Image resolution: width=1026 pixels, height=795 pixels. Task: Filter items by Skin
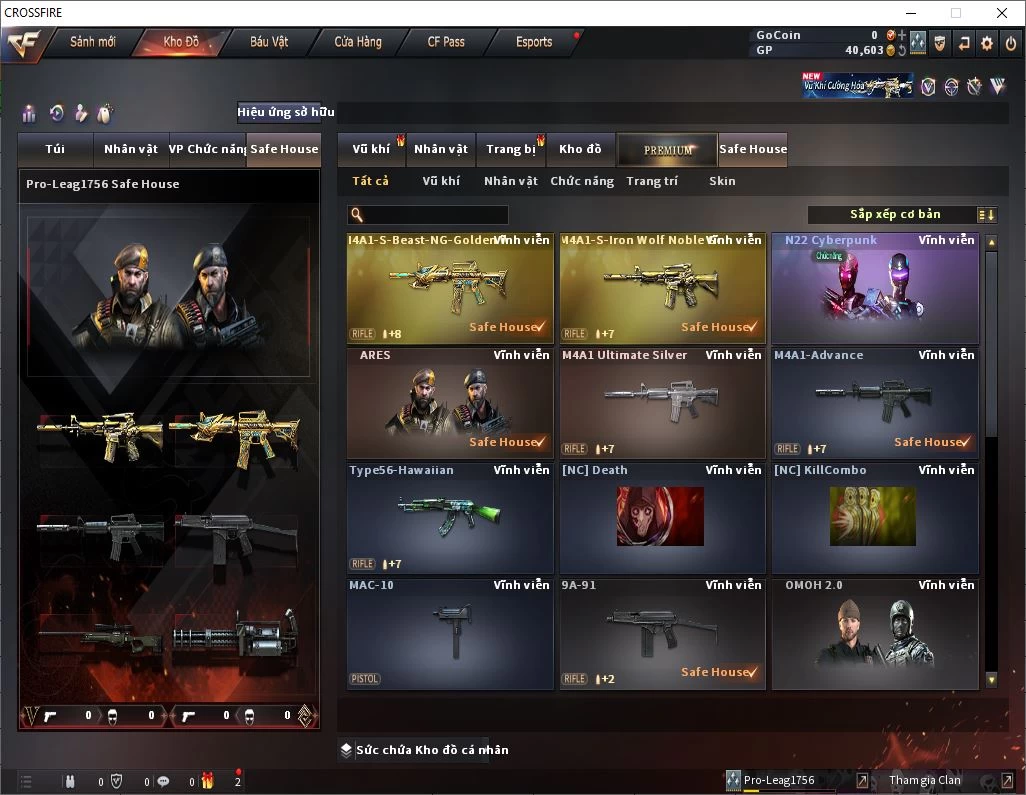pyautogui.click(x=722, y=181)
